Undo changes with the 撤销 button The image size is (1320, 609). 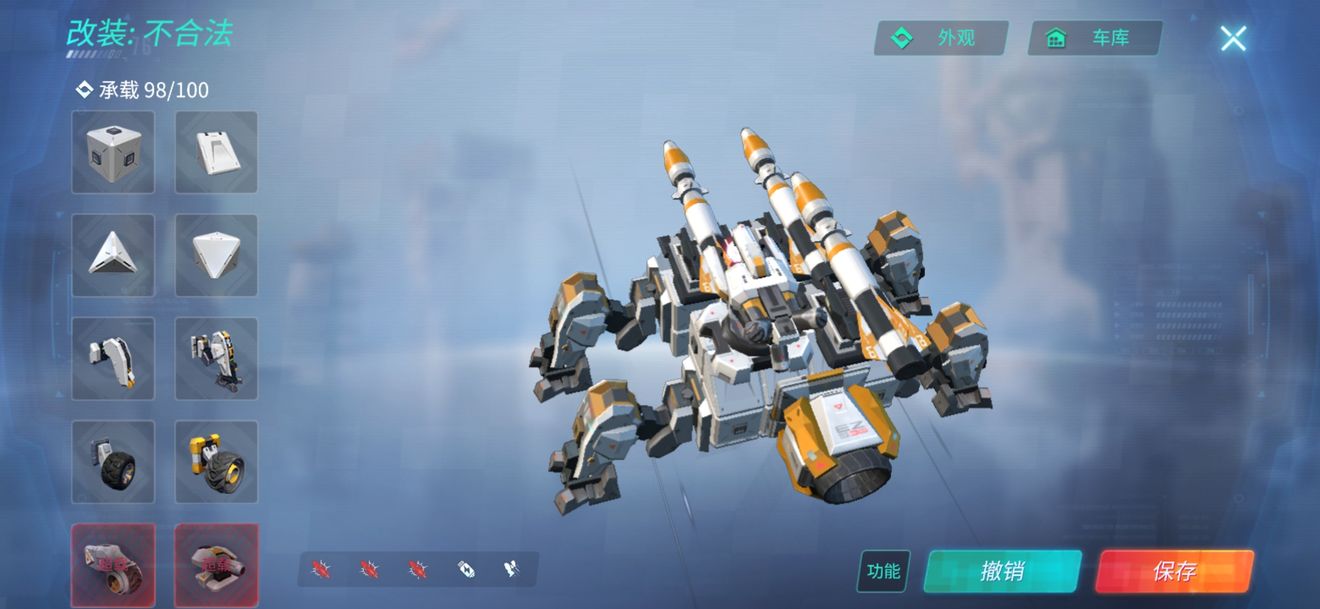1002,571
